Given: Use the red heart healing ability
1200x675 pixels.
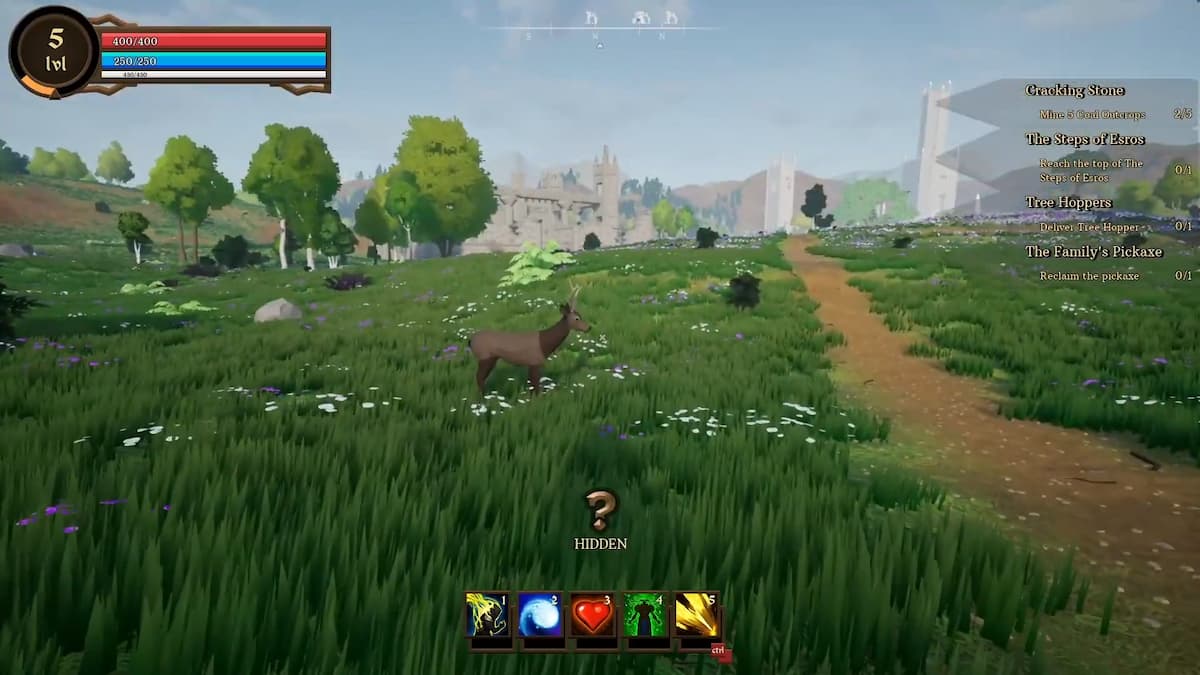Looking at the screenshot, I should [x=592, y=615].
